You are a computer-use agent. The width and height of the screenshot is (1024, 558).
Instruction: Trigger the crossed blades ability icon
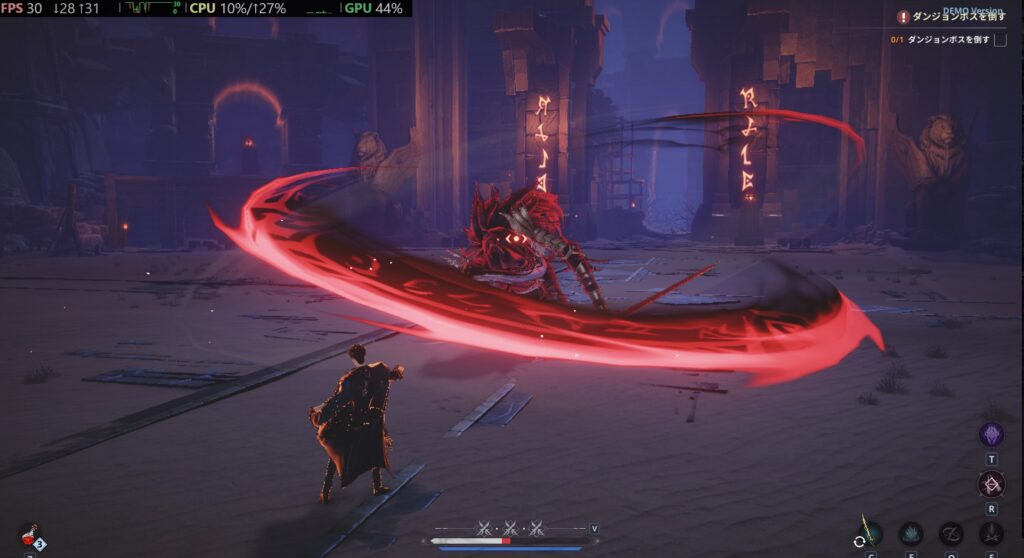tap(991, 534)
